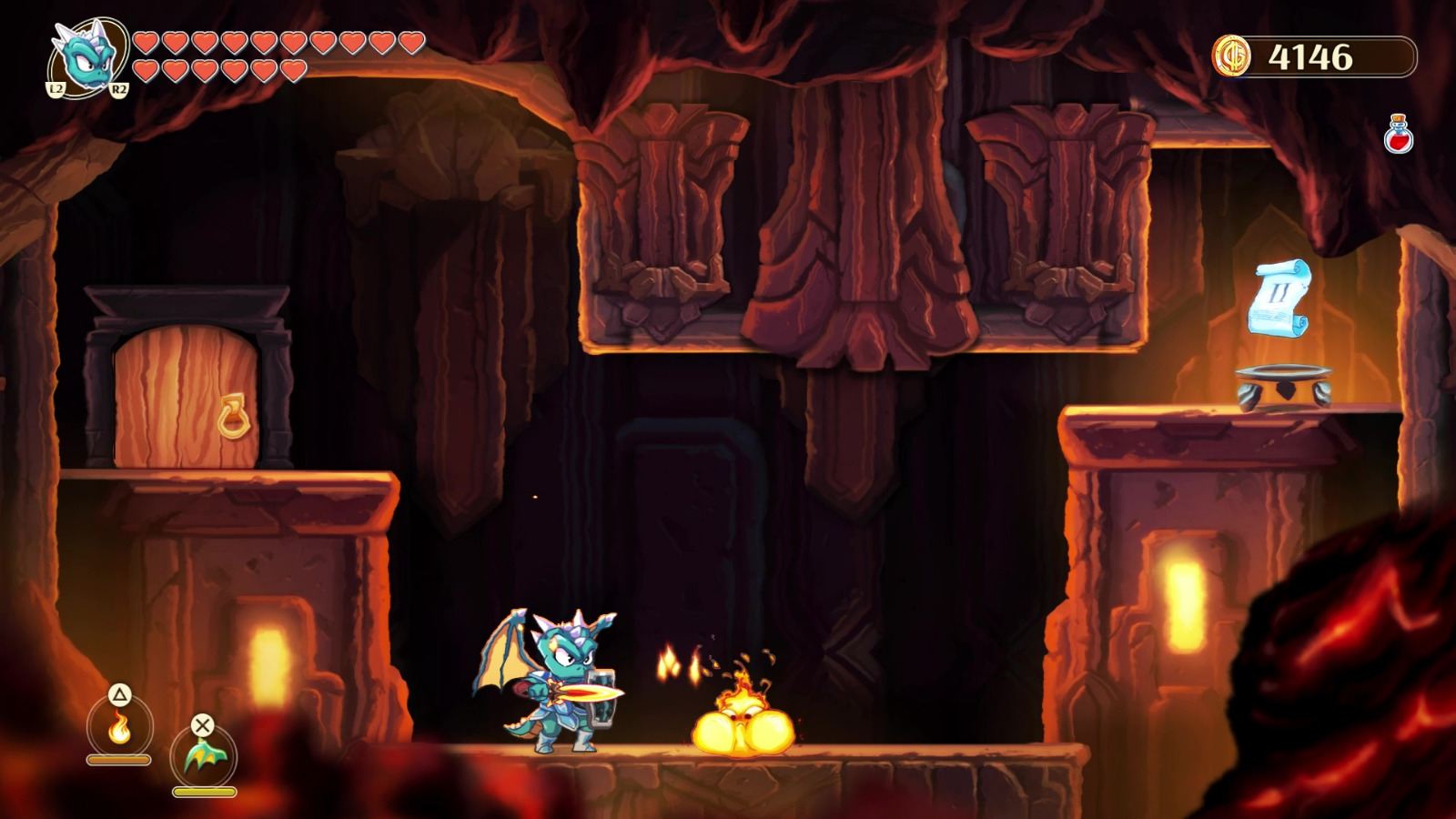
Task: Click the dragon character portrait
Action: (86, 57)
